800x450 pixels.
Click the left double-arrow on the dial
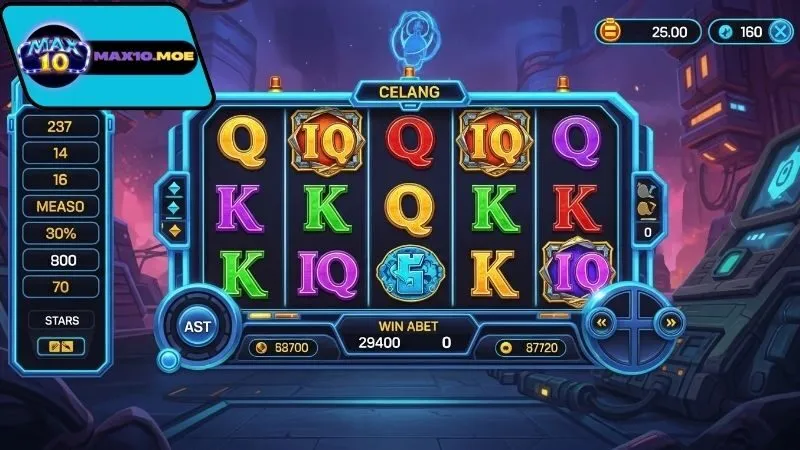602,322
